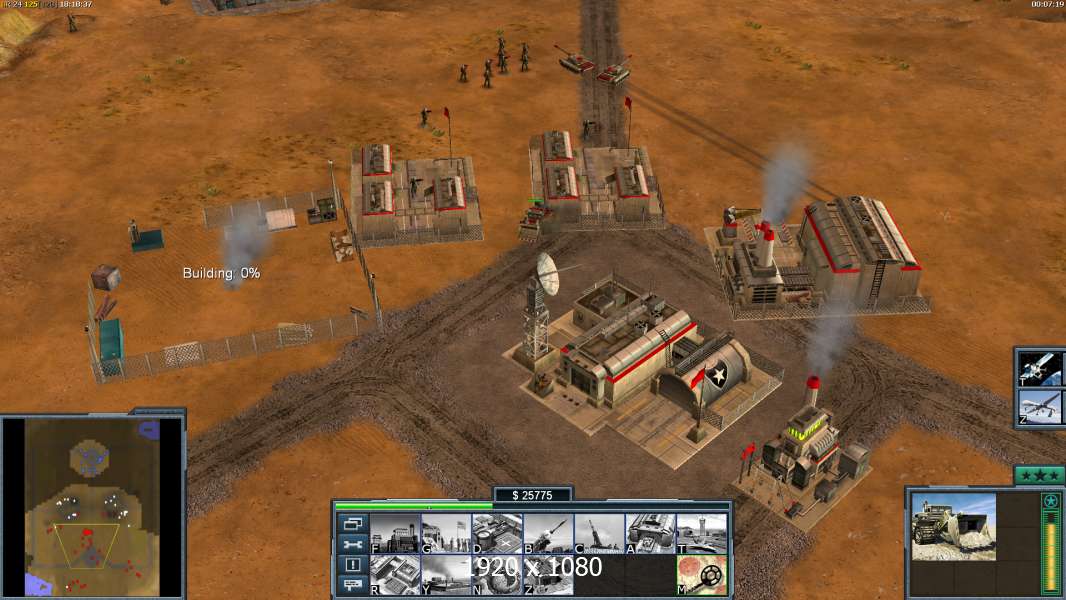Screen dimensions: 1066x600
Task: Choose the flag barracks build icon G
Action: point(446,533)
